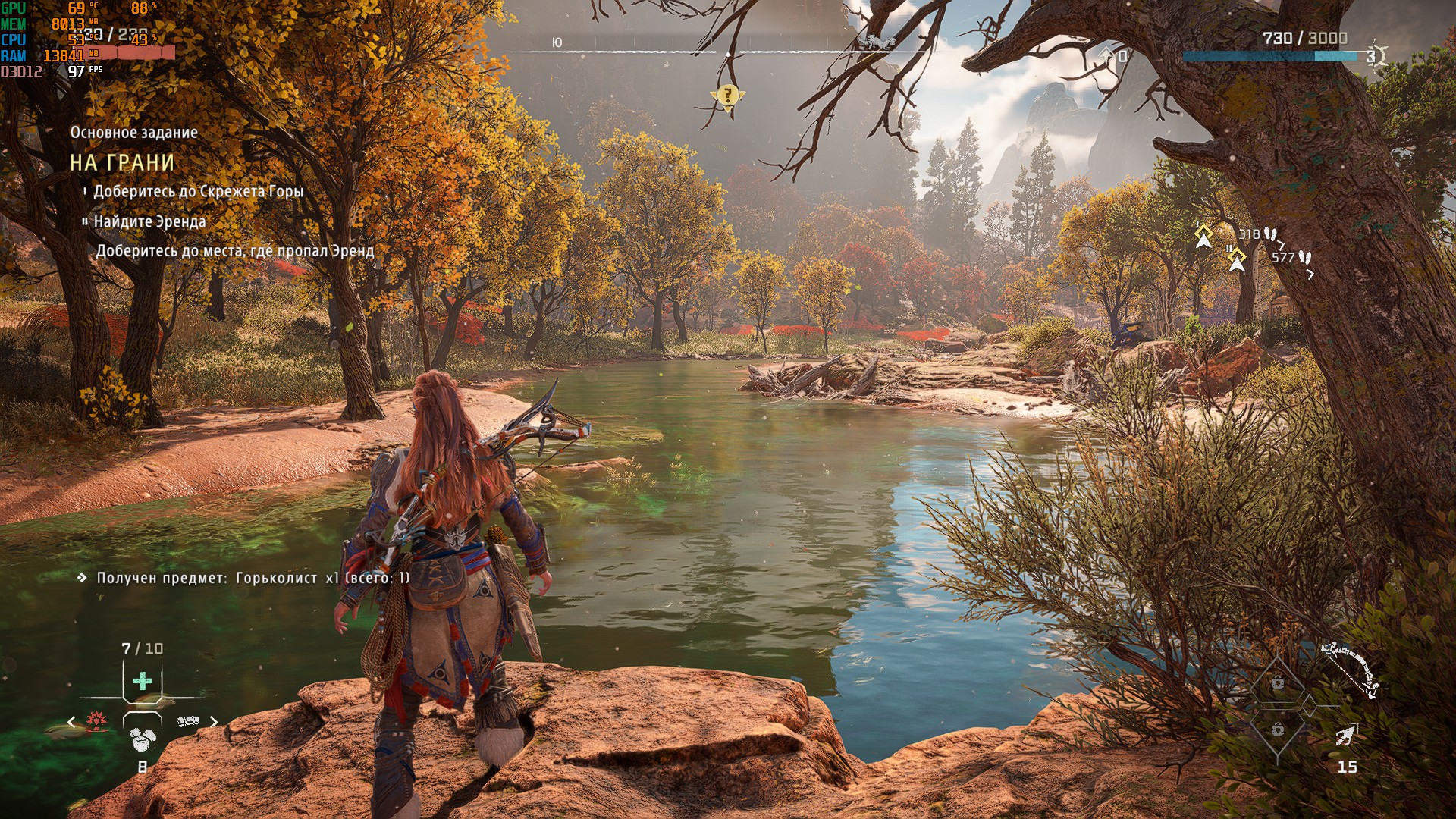Select the 318-step quest waypoint marker
1456x819 pixels.
(x=1203, y=236)
